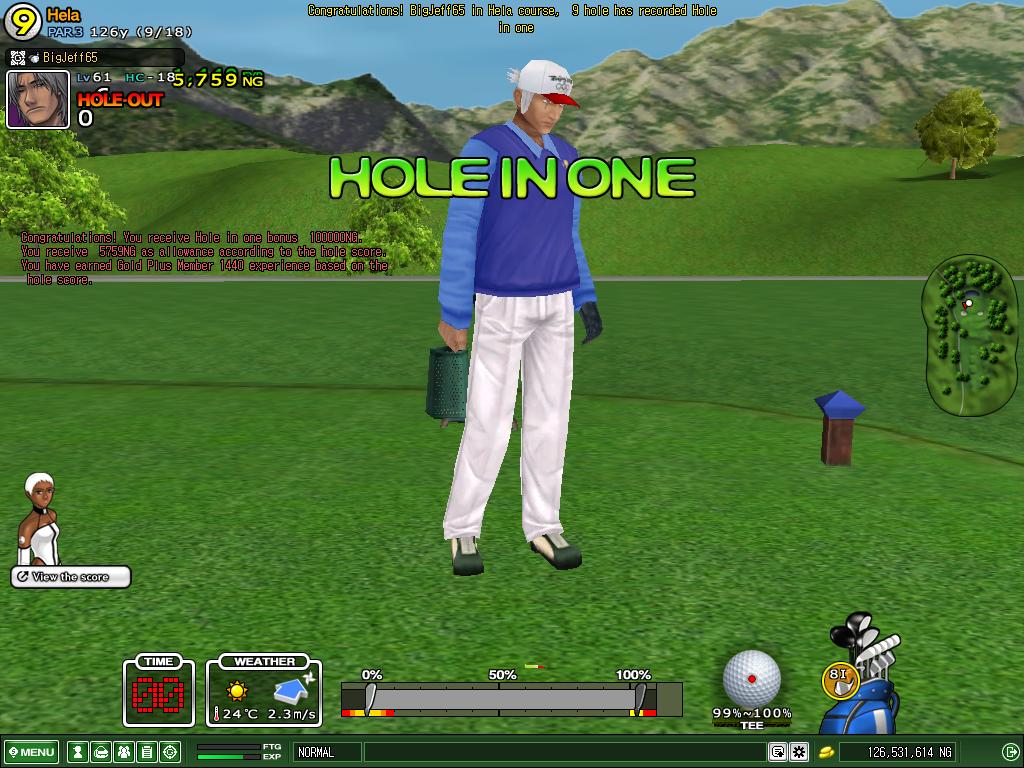Click View the score button
This screenshot has width=1024, height=768.
71,577
